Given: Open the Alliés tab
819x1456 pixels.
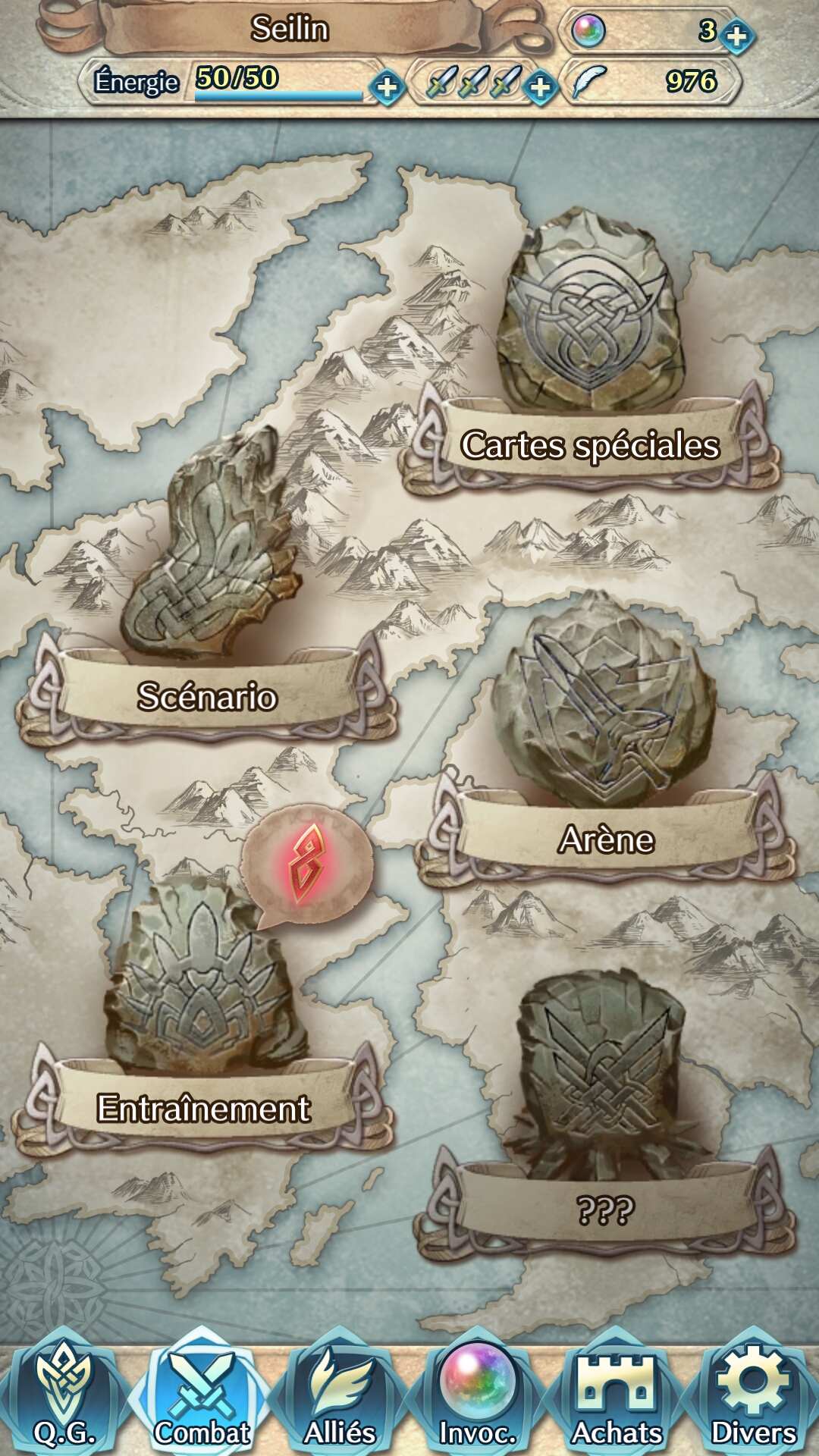Looking at the screenshot, I should [340, 1395].
